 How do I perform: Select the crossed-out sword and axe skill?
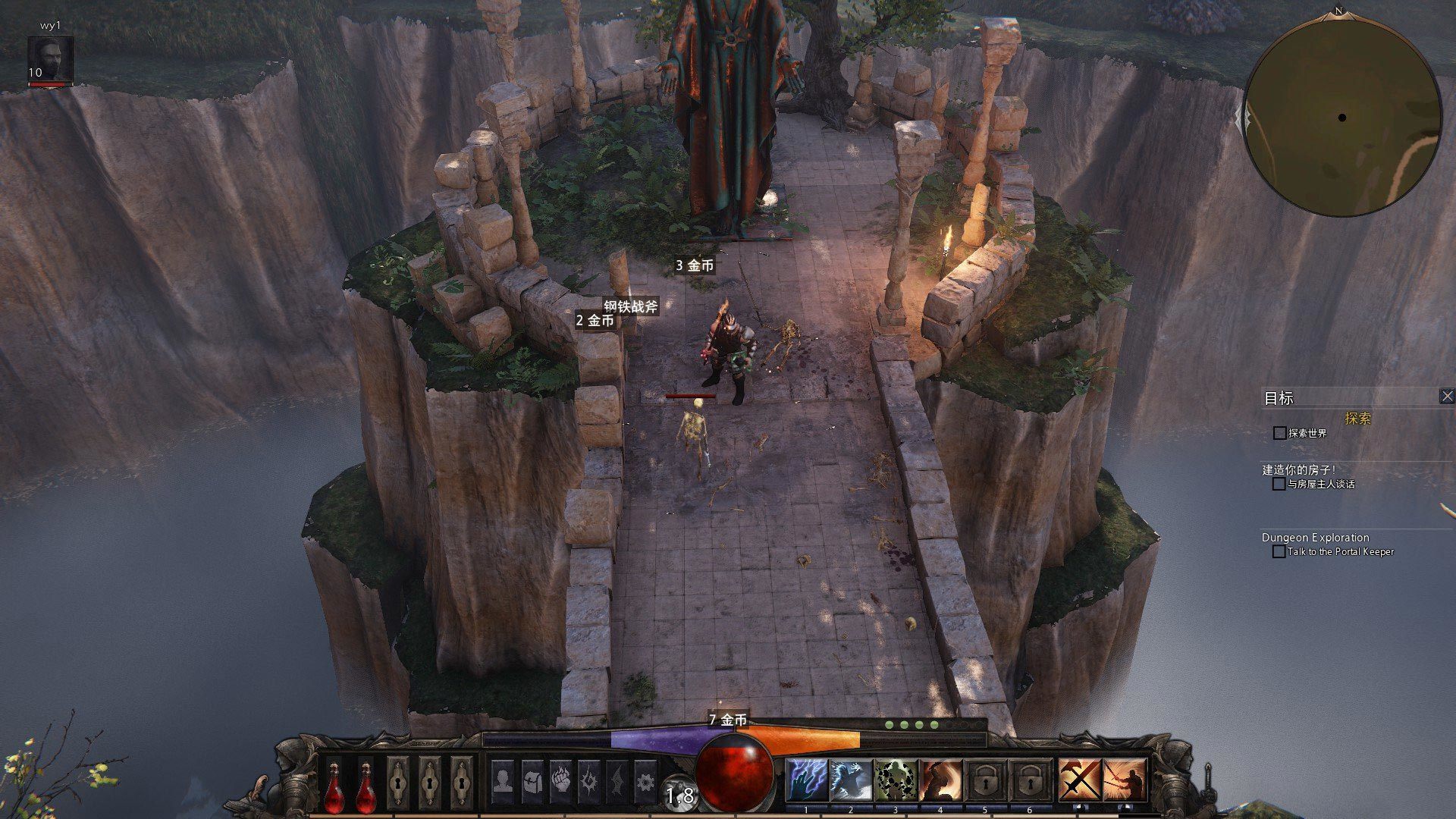[1080, 780]
